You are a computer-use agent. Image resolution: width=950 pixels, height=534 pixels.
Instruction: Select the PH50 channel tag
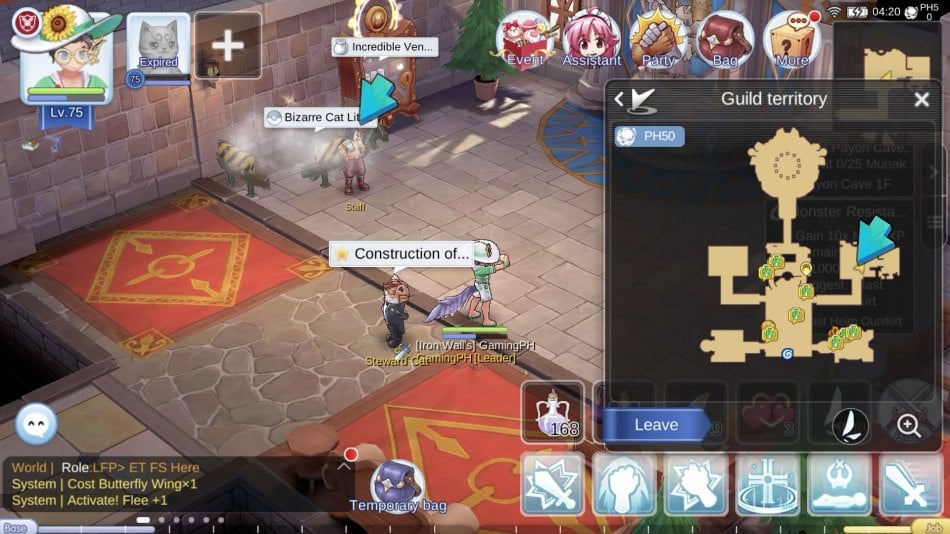point(649,136)
